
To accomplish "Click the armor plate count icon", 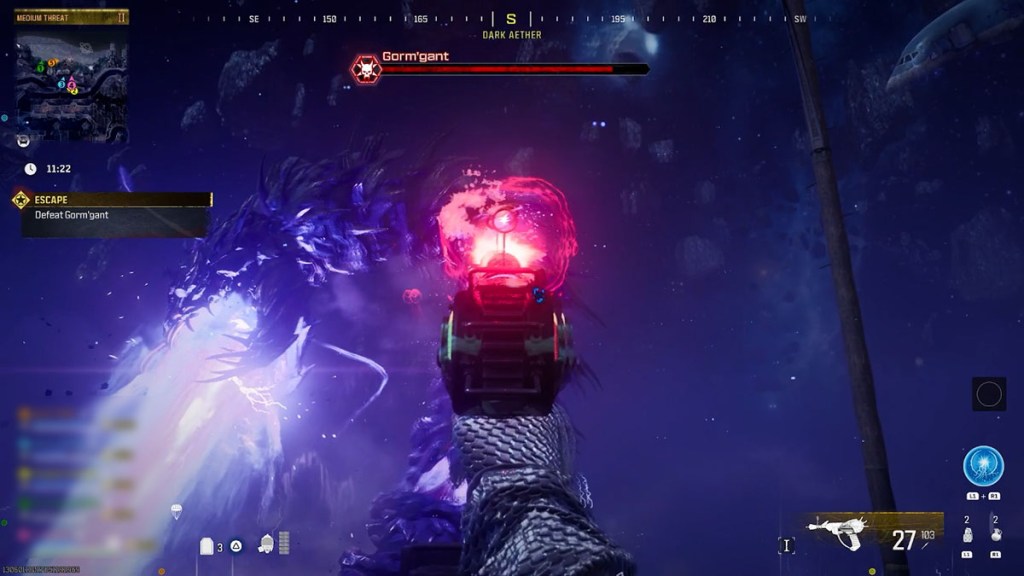I will tap(208, 546).
